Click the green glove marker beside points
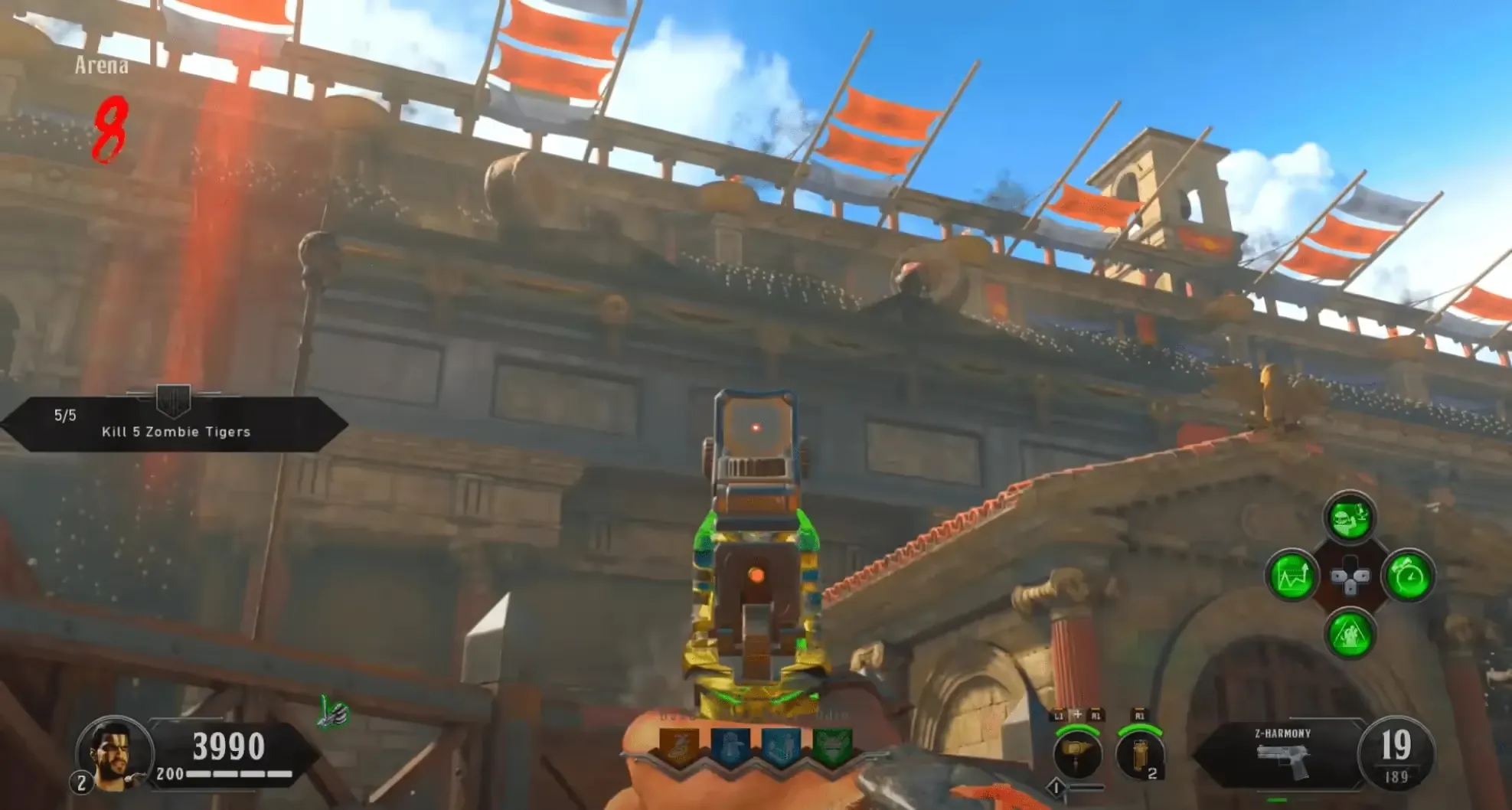This screenshot has width=1512, height=810. point(333,712)
